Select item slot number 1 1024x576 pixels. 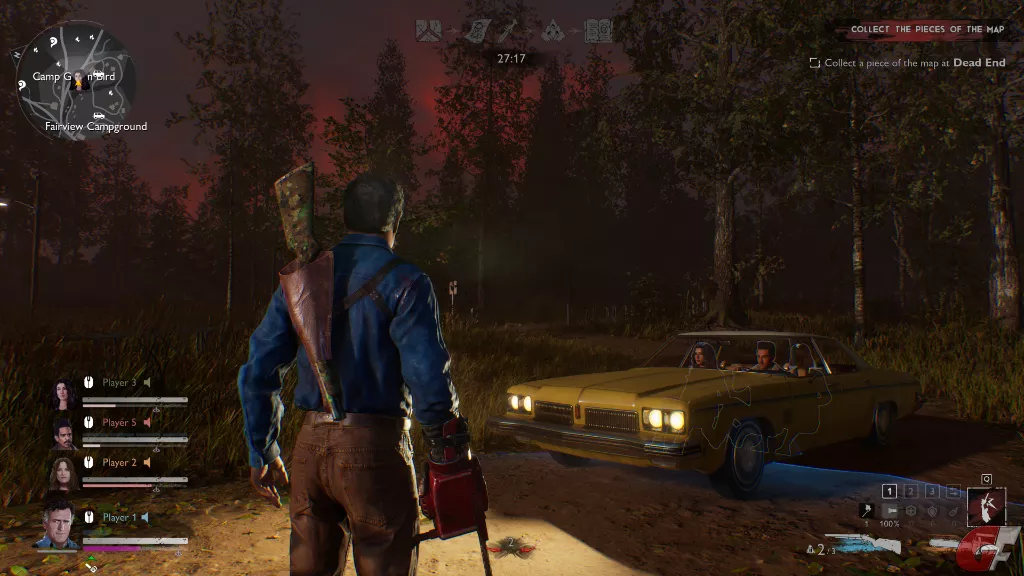889,491
